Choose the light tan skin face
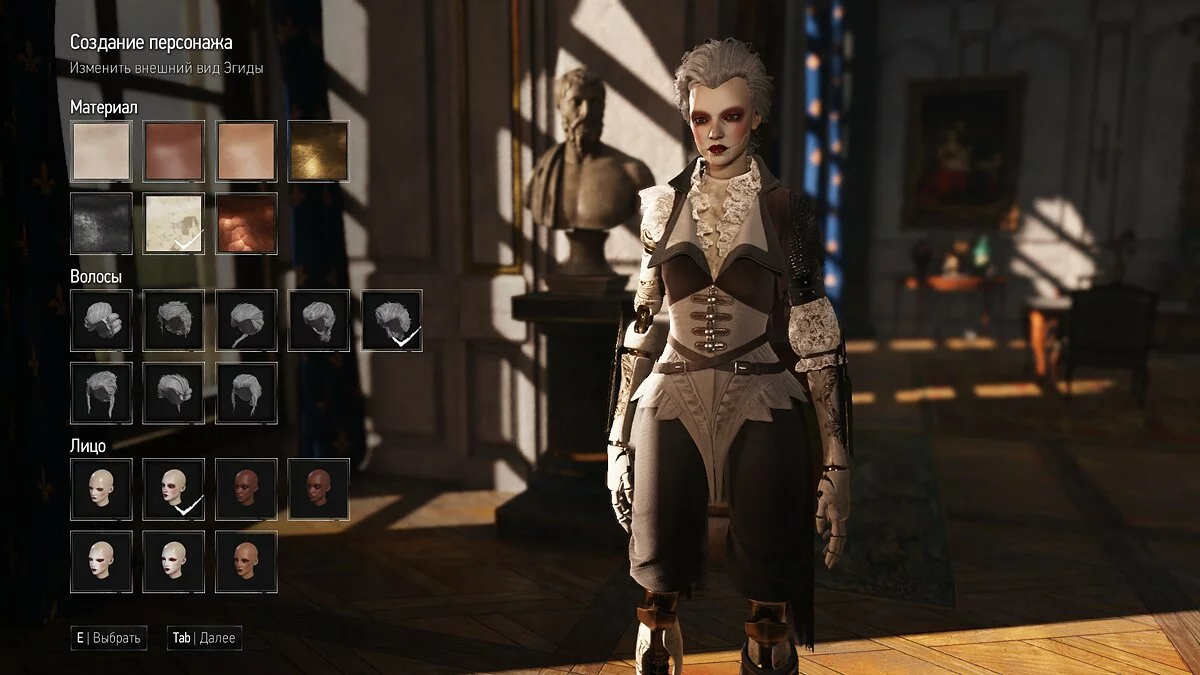 point(246,561)
